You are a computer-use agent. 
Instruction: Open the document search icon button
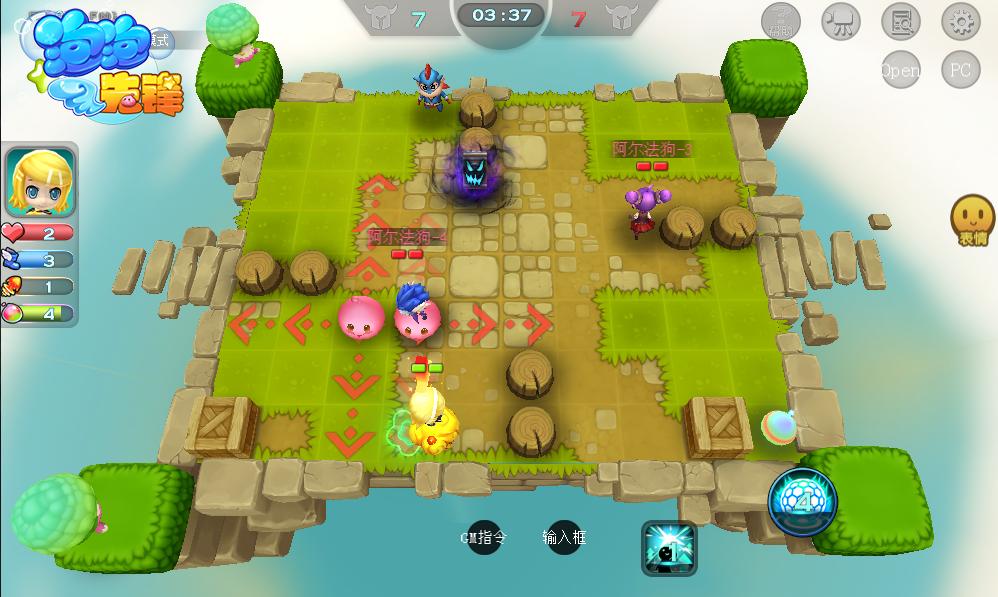click(x=901, y=21)
